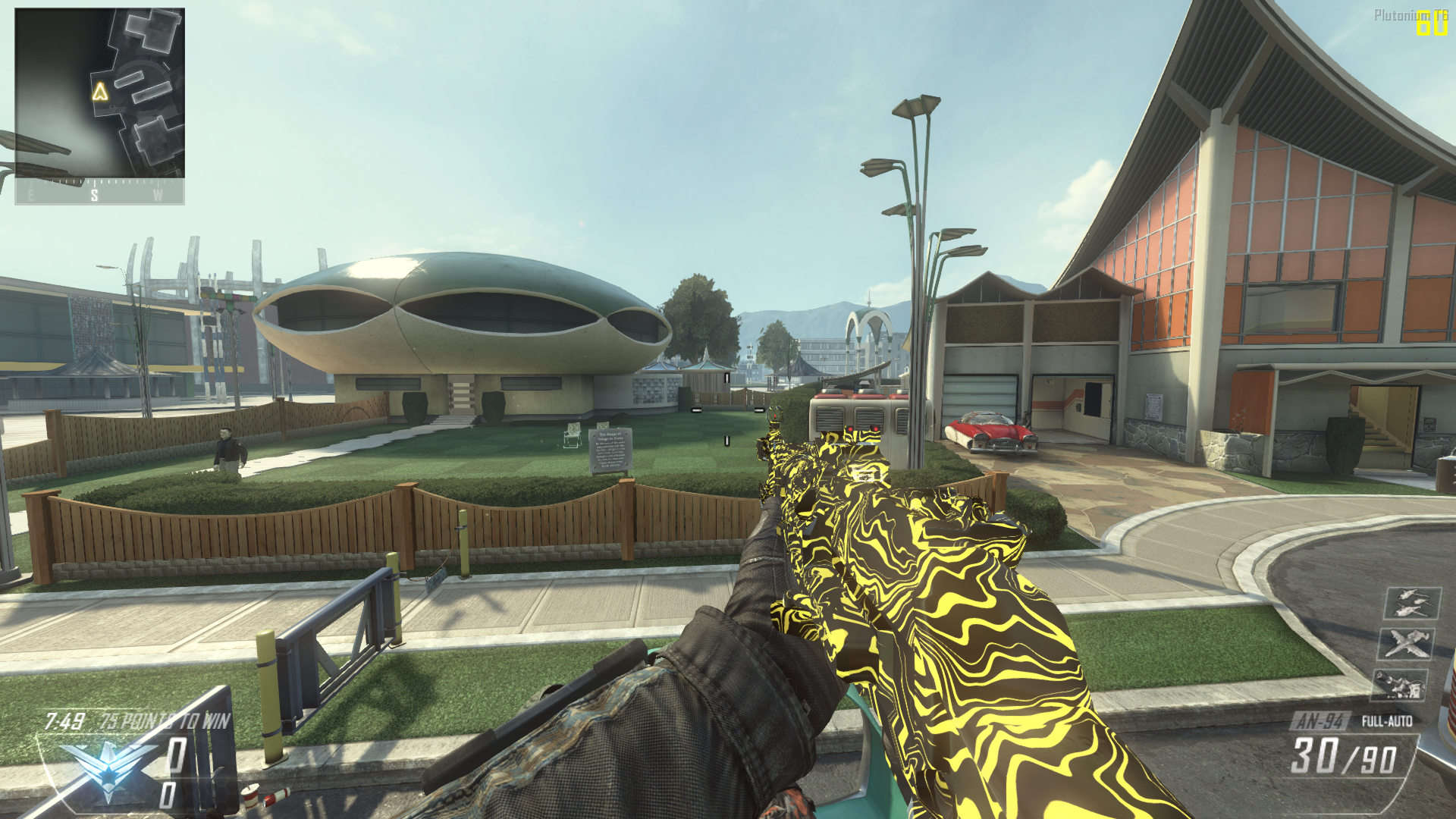
Task: Click the compass strip below the minimap
Action: 99,193
